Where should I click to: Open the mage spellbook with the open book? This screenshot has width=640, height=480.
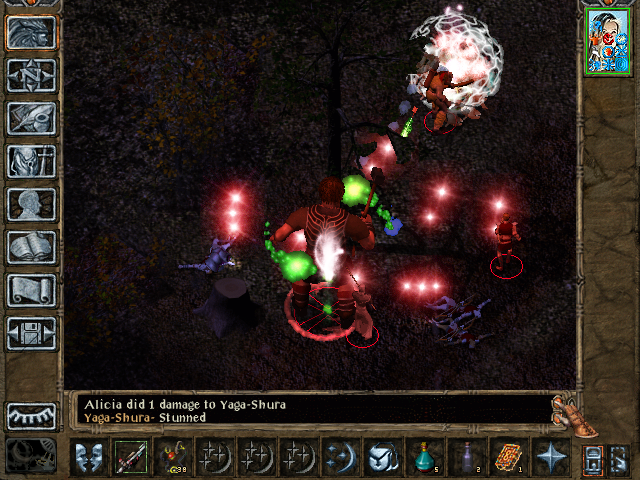(32, 247)
